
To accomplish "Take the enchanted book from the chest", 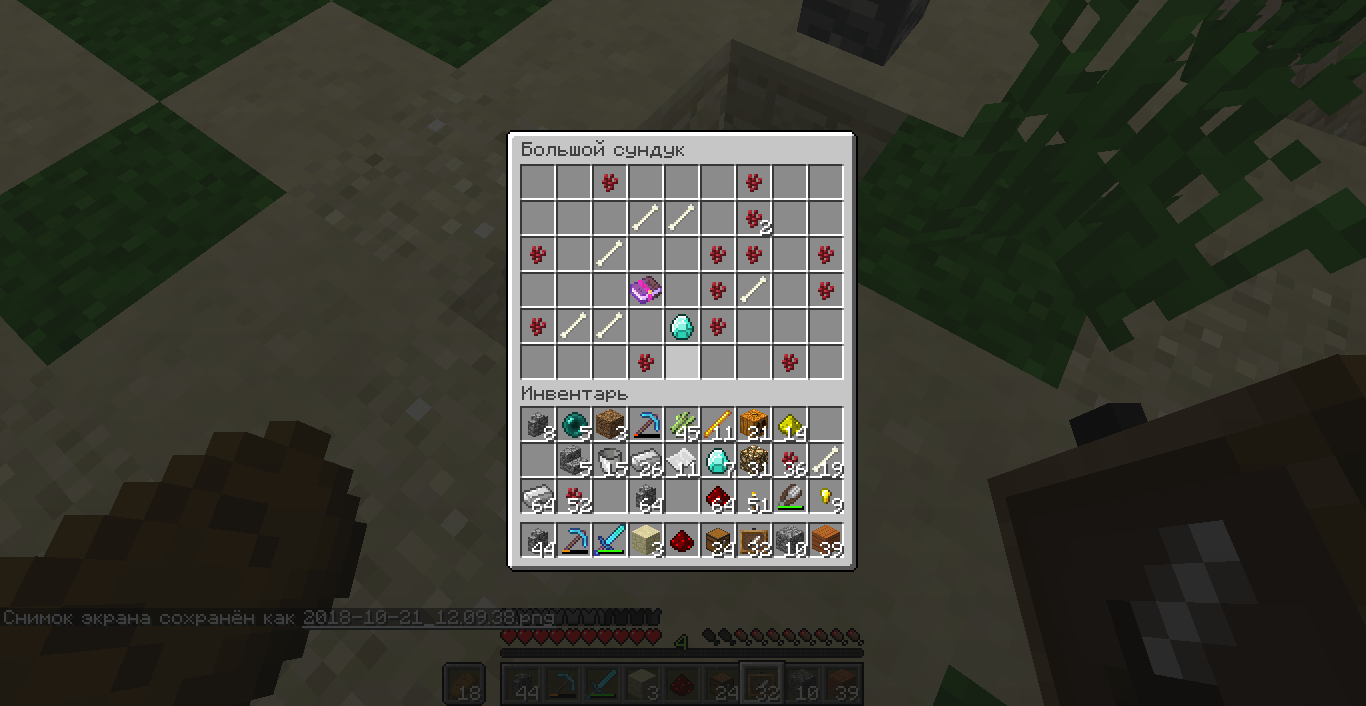I will (x=646, y=291).
